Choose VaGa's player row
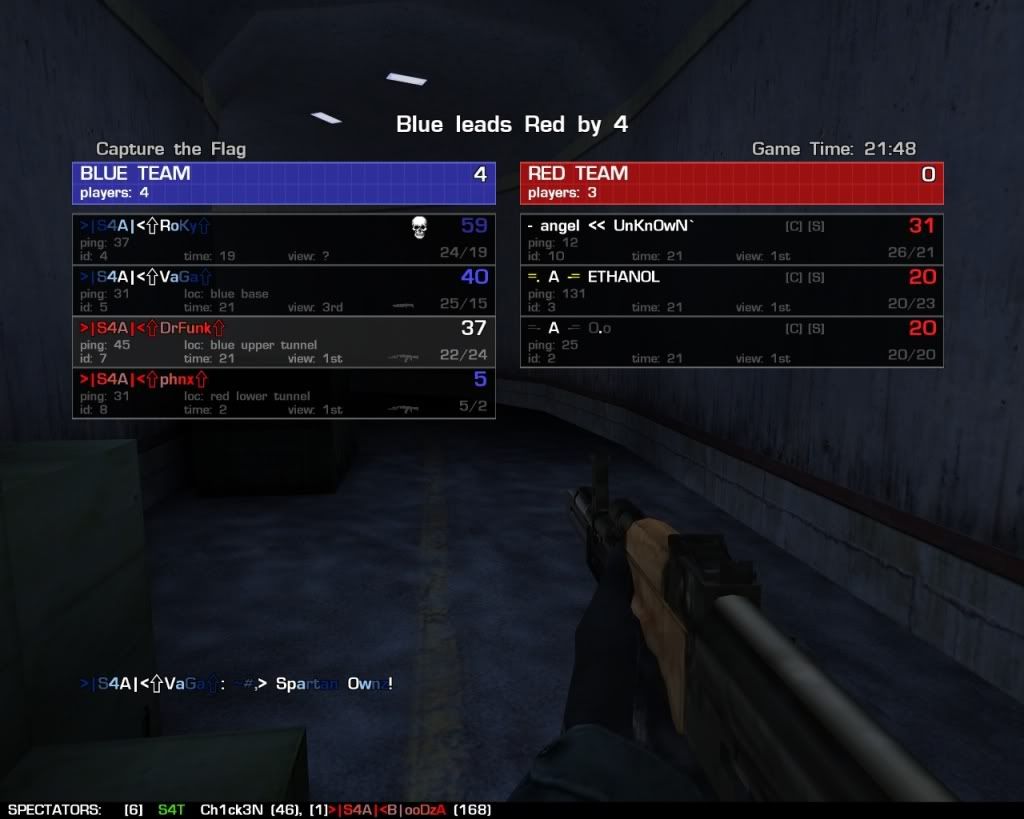The width and height of the screenshot is (1024, 819). pos(283,290)
